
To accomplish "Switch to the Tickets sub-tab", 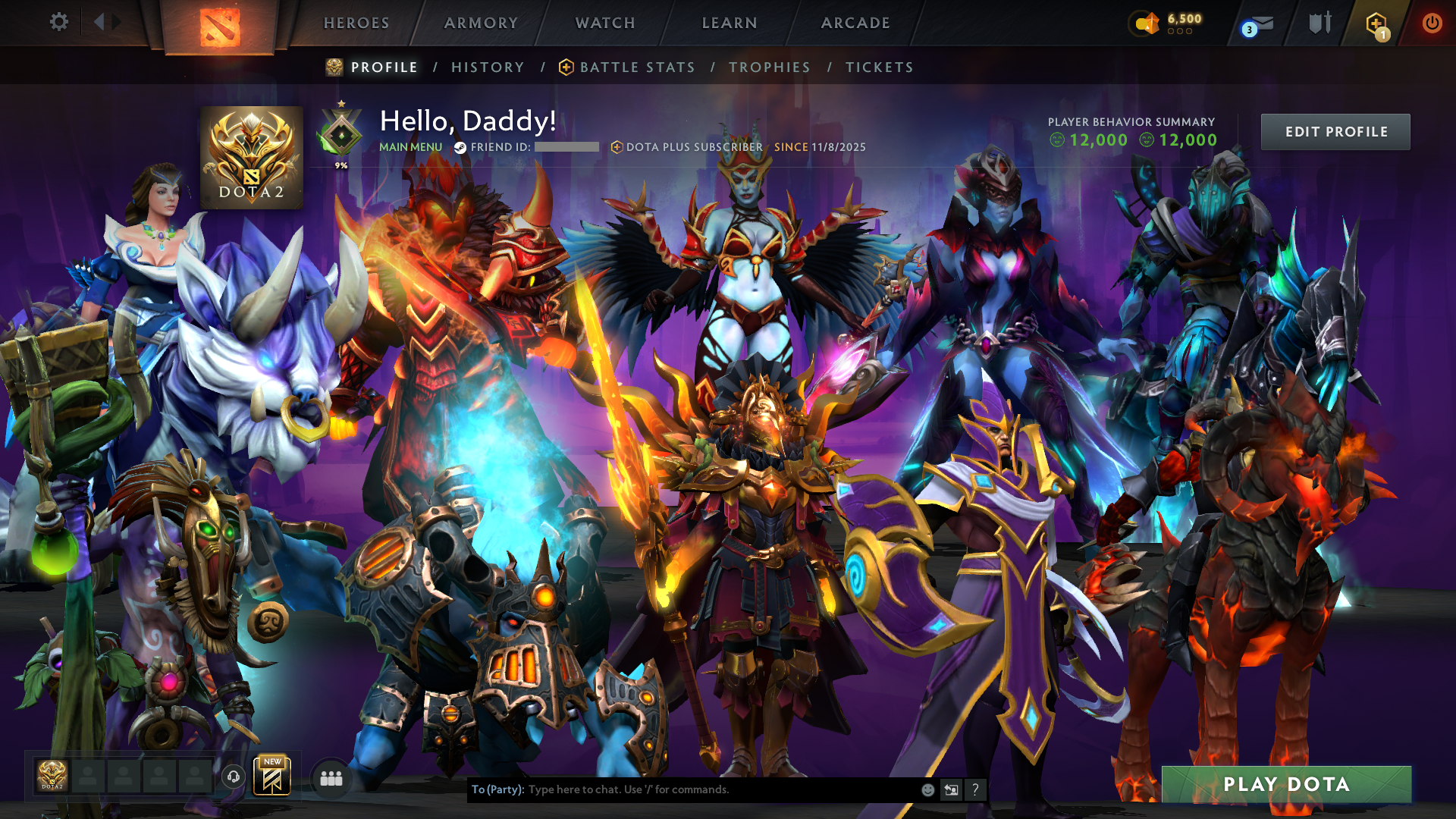I will coord(880,67).
